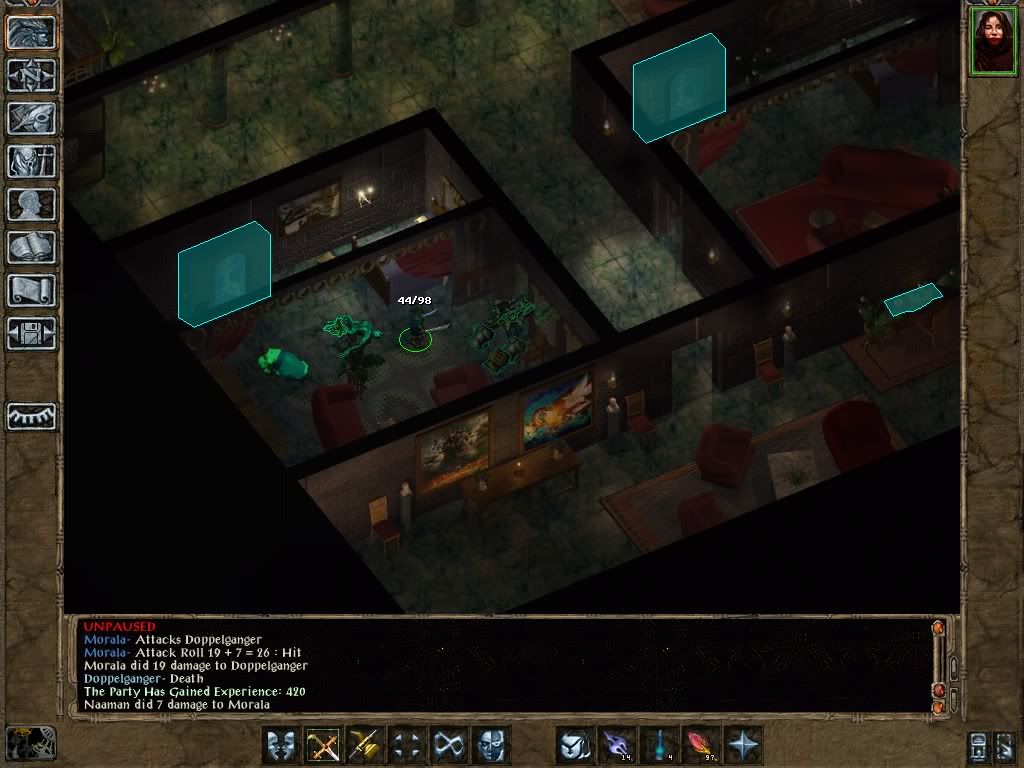Use the blue potion quick item
This screenshot has width=1024, height=768.
660,745
